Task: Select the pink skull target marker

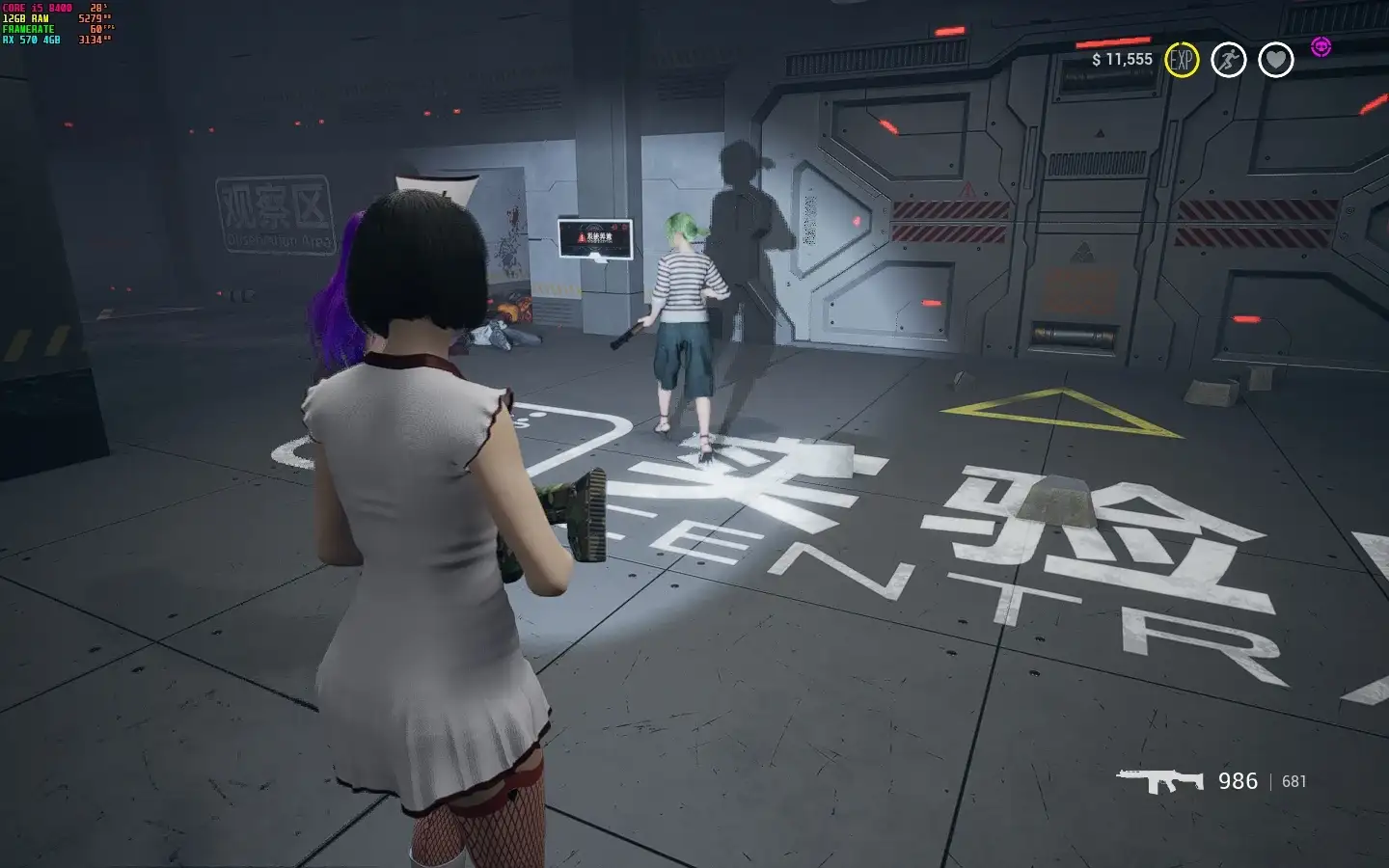Action: tap(1321, 46)
